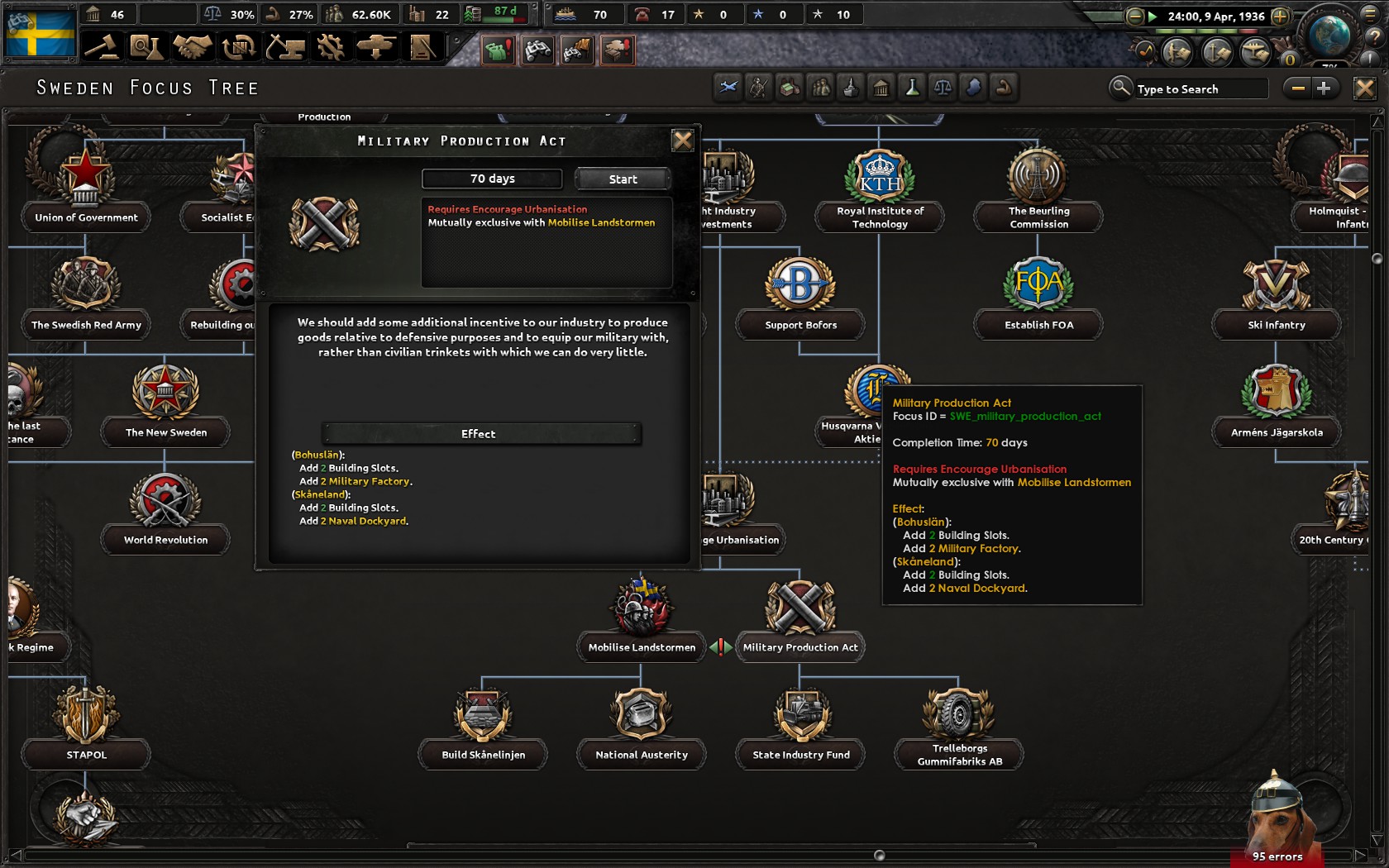Open the Construction anvil icon

click(x=286, y=47)
